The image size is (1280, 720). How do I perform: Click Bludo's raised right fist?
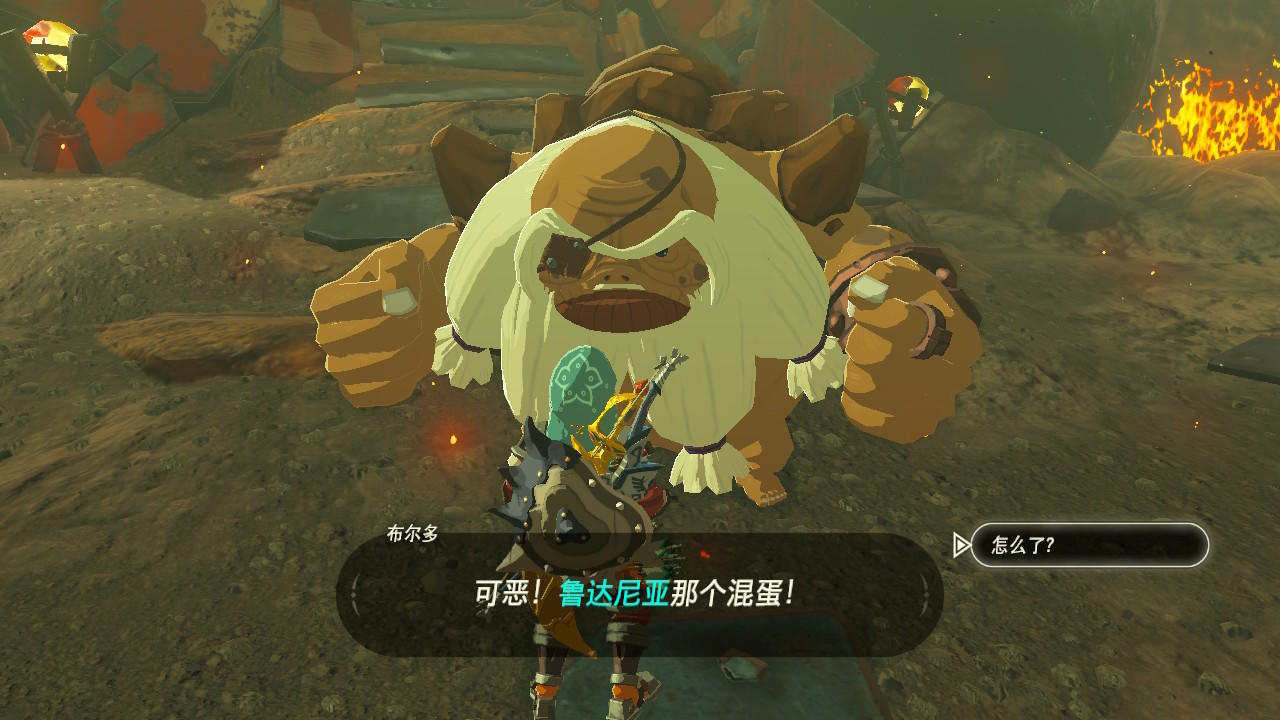pyautogui.click(x=890, y=300)
